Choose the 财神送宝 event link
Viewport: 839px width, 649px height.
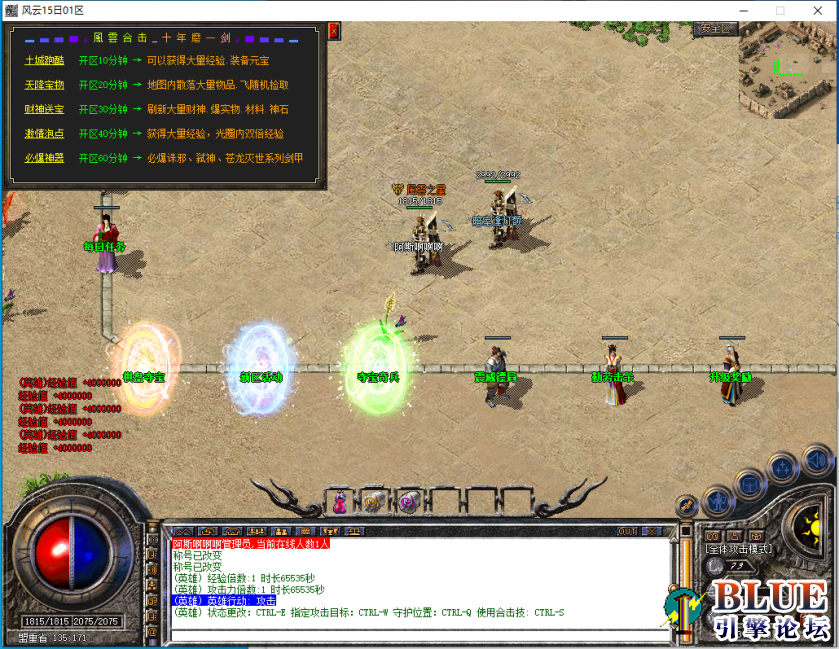(x=44, y=109)
